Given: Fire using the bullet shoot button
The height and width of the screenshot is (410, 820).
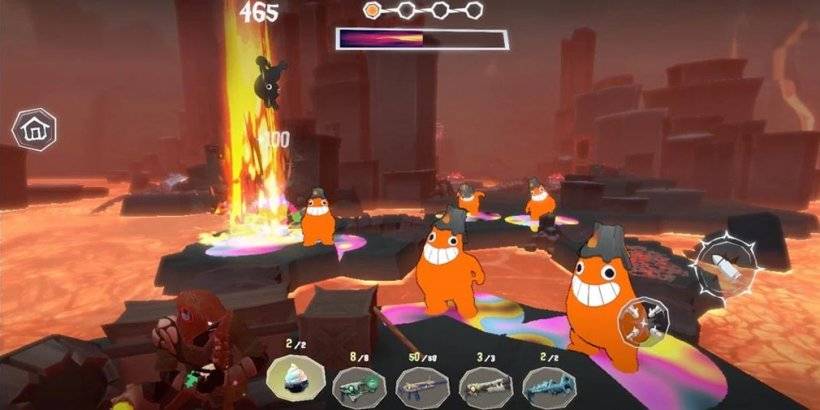Looking at the screenshot, I should tap(726, 266).
